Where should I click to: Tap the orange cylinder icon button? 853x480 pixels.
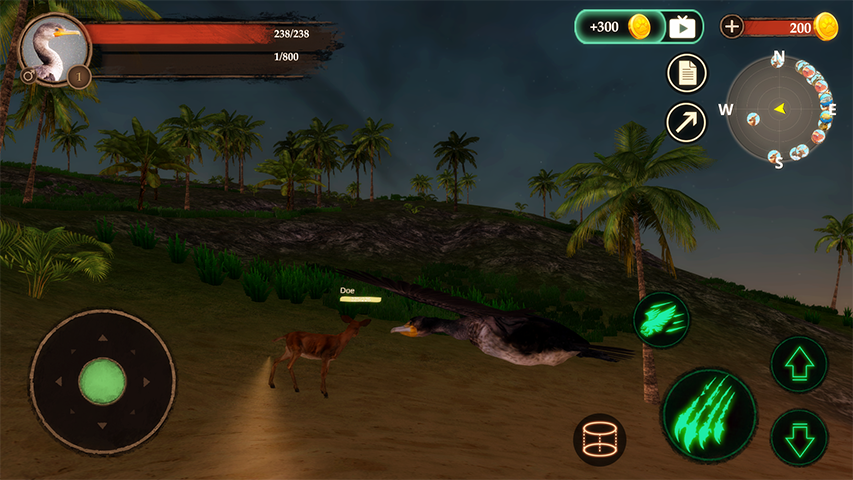600,439
